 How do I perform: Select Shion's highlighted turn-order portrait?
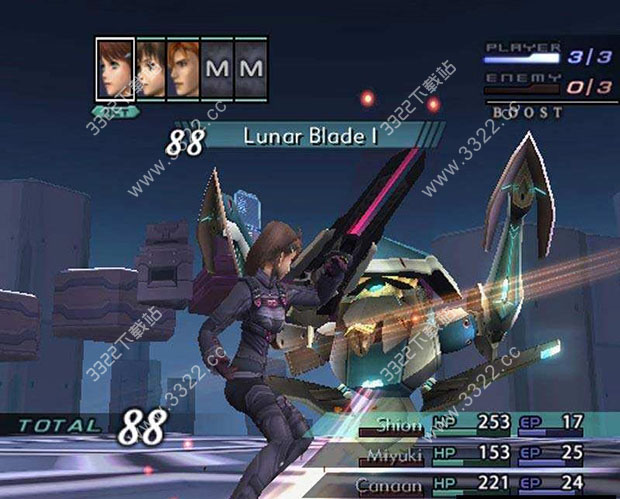115,69
